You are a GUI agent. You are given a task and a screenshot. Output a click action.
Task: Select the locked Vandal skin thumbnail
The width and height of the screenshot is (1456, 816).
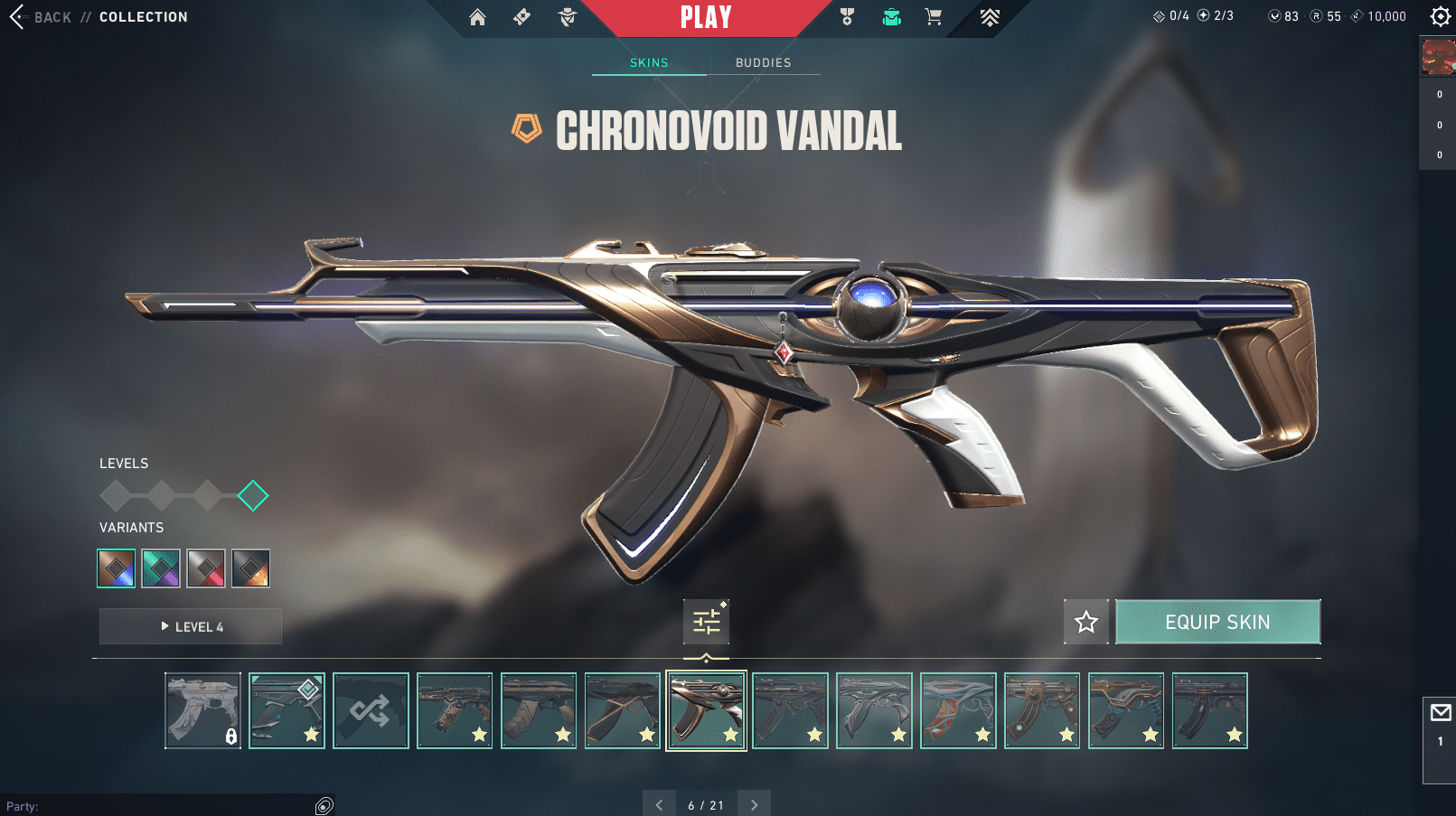pos(203,710)
